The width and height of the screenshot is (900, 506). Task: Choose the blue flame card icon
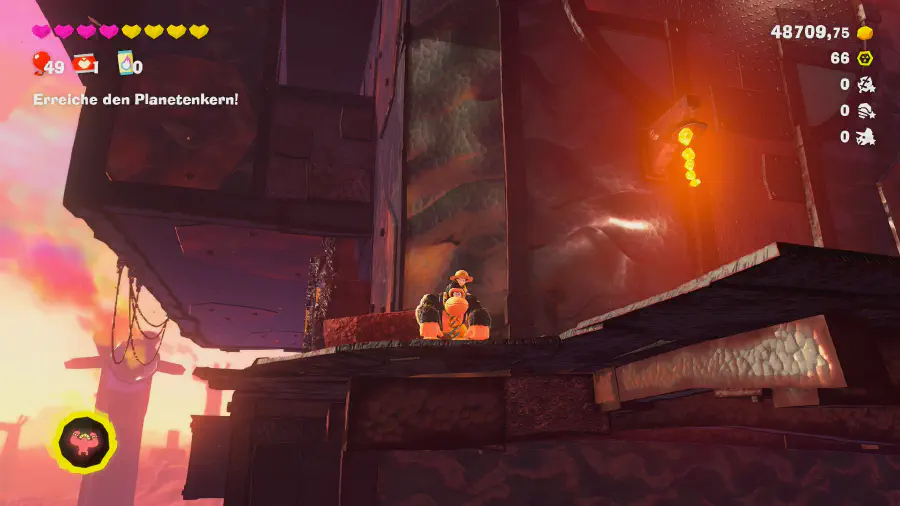(x=126, y=65)
